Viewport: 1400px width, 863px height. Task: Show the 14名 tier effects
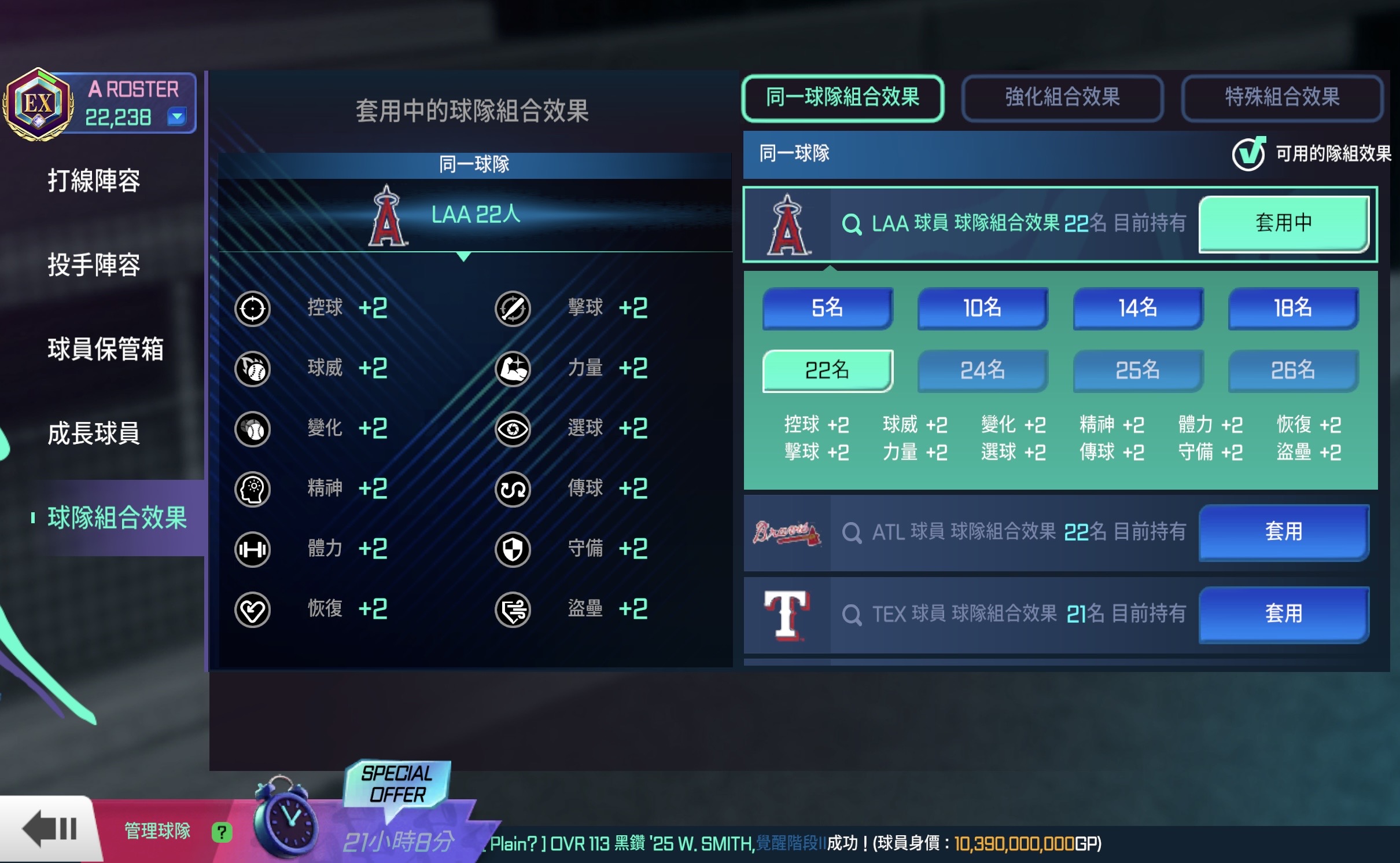click(1137, 308)
